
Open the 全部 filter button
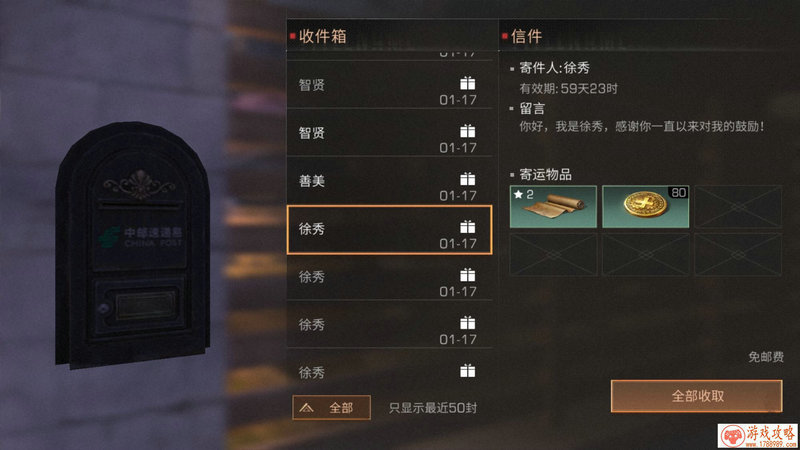[331, 407]
